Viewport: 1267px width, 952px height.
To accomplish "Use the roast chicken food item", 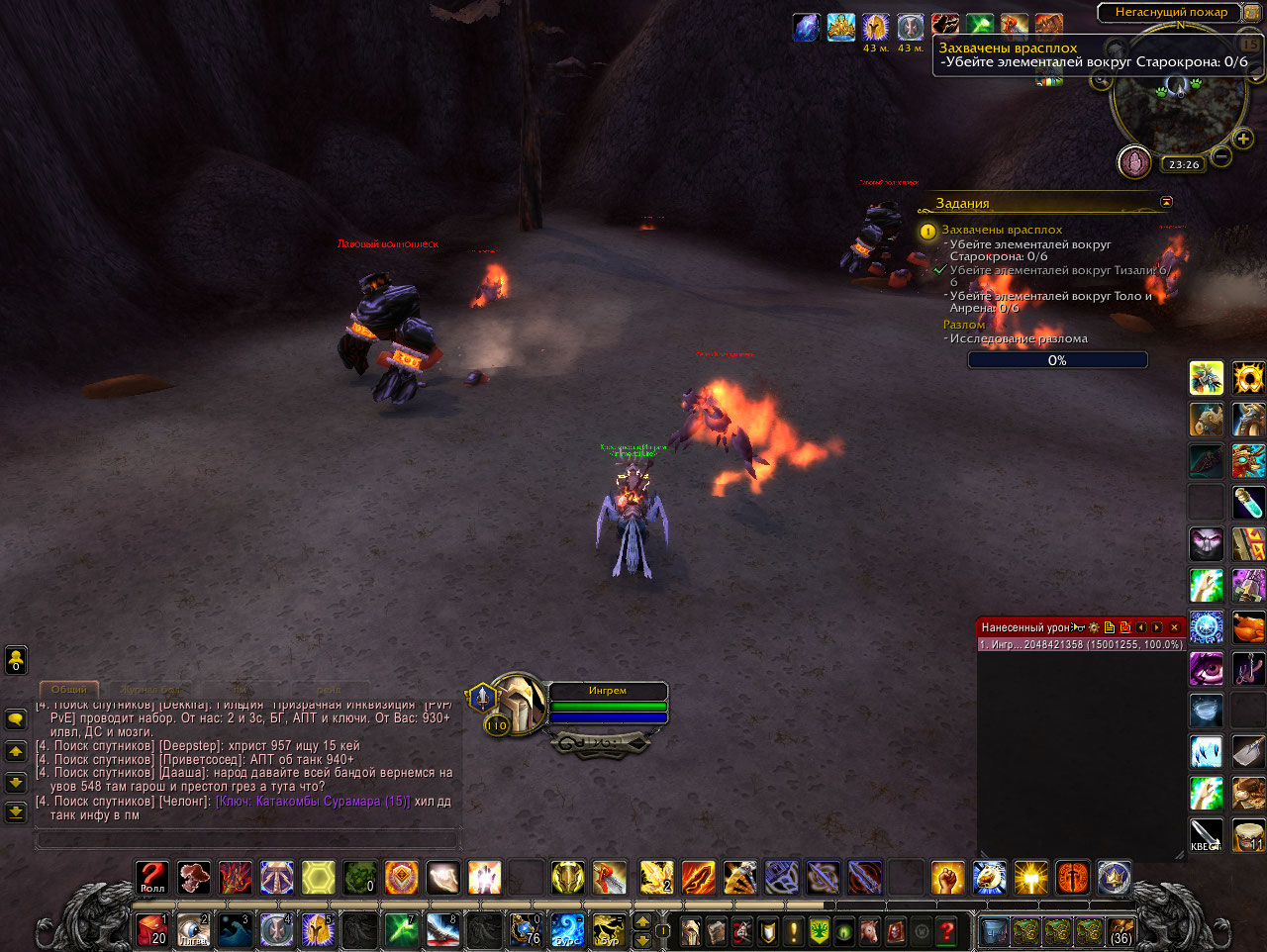I will 1248,627.
